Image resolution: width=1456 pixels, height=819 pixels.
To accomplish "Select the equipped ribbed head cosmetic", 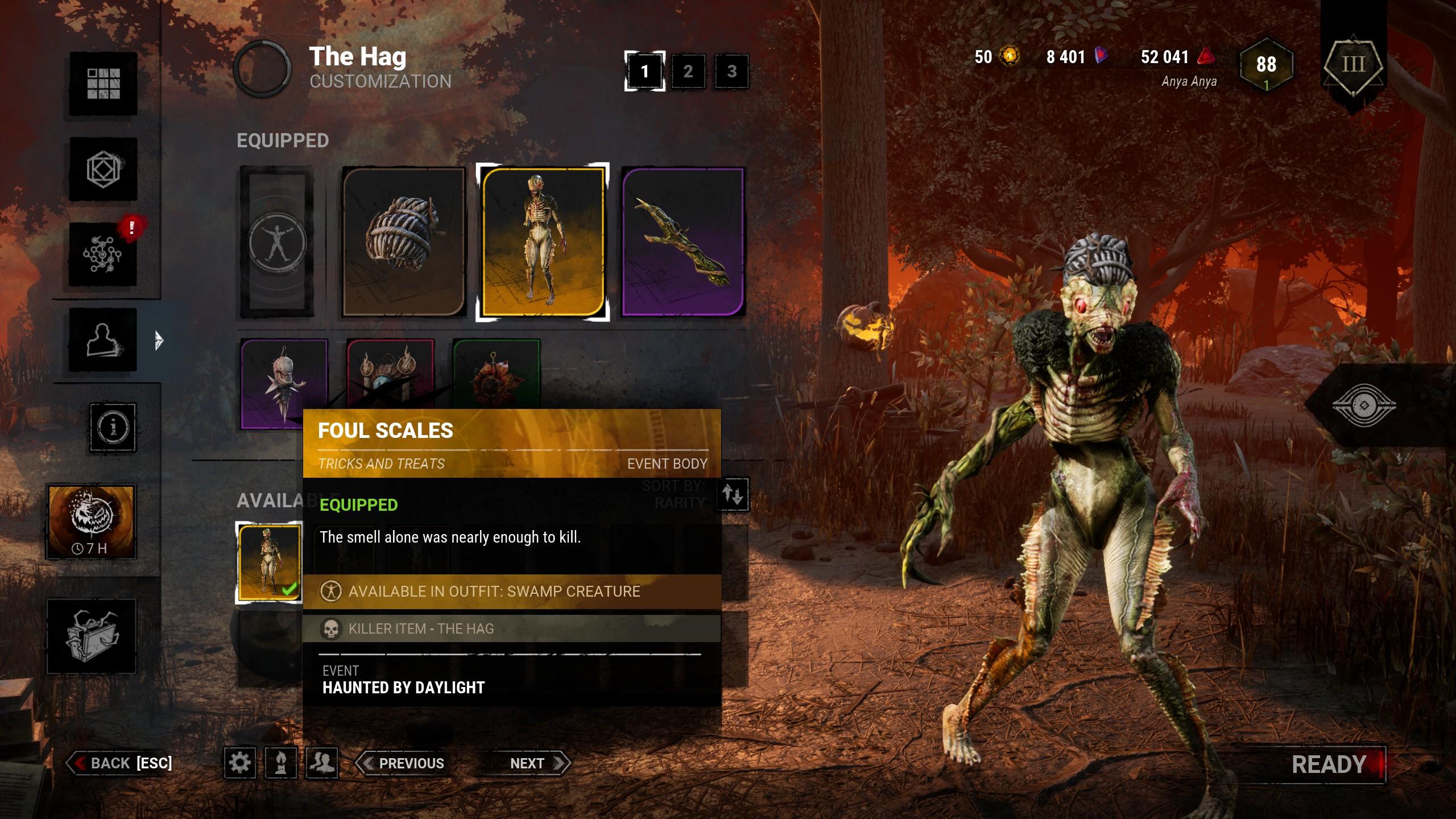I will pos(403,242).
